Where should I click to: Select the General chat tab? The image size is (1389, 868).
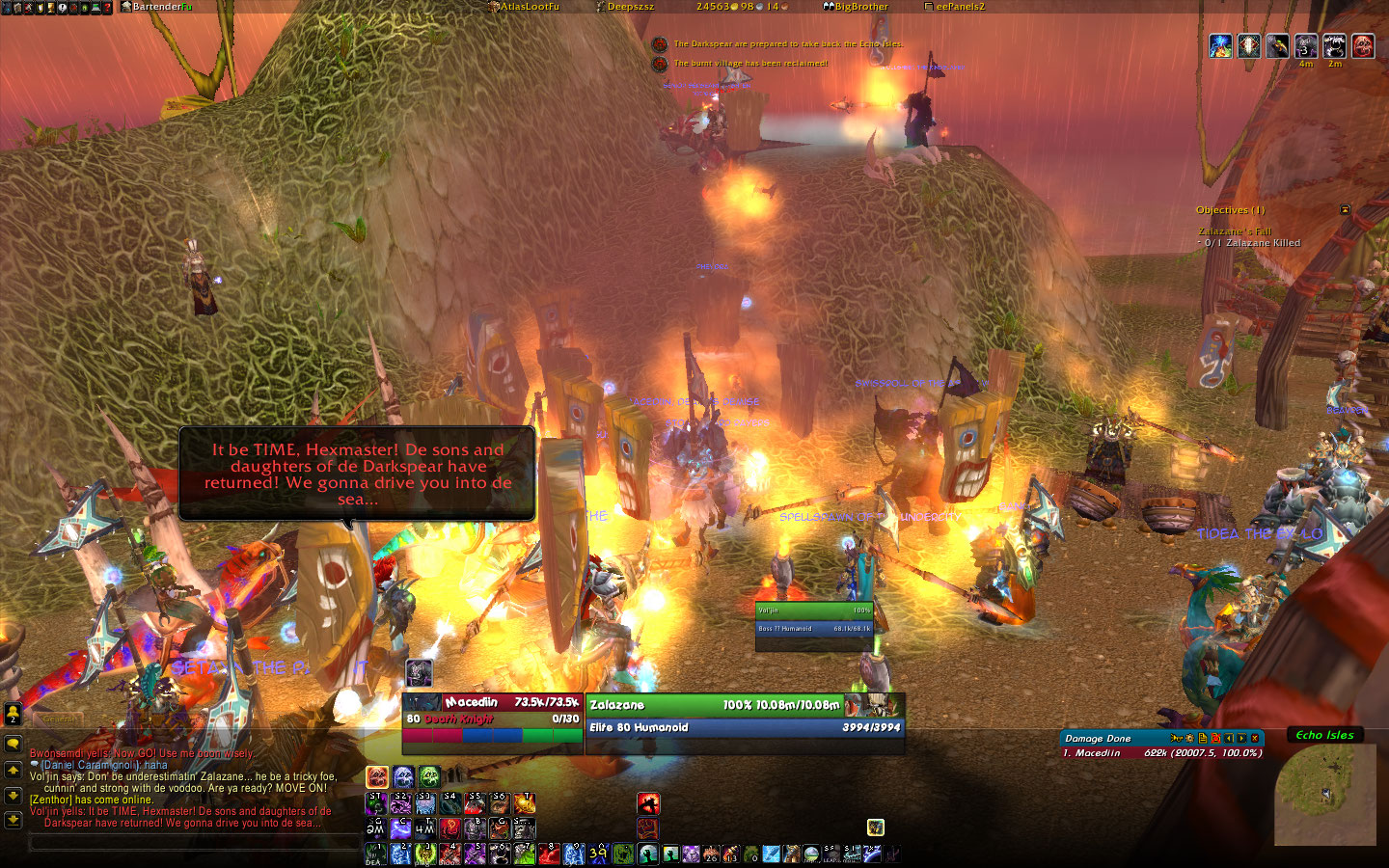pyautogui.click(x=60, y=719)
